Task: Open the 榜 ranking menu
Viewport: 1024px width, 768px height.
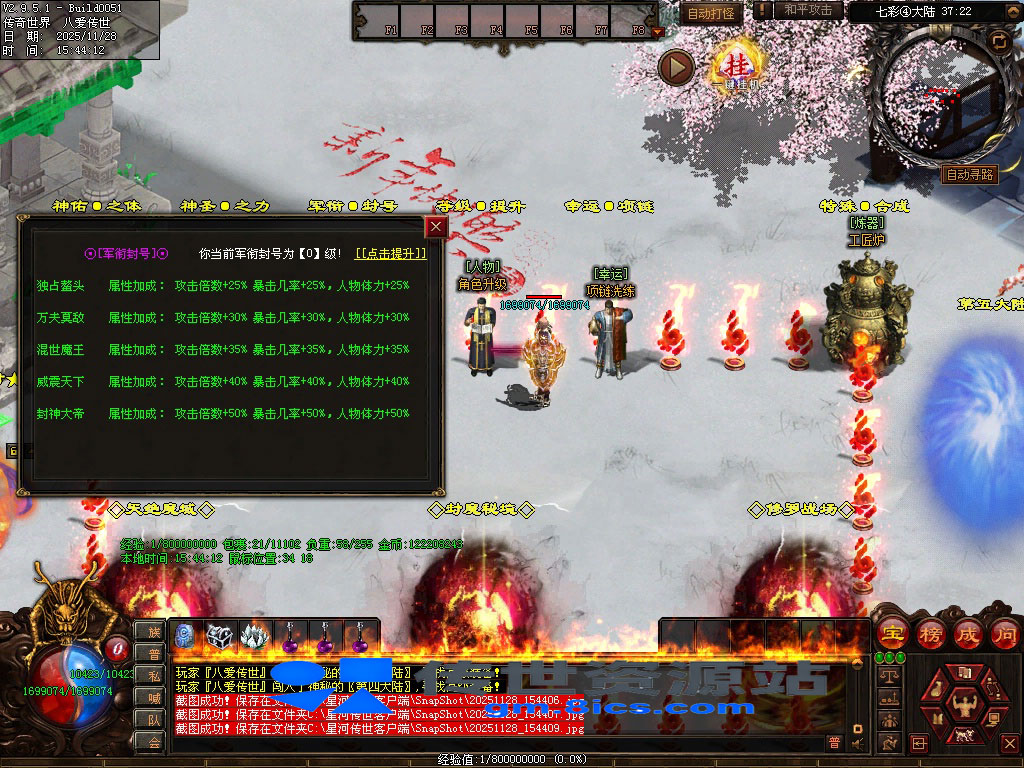Action: [930, 633]
